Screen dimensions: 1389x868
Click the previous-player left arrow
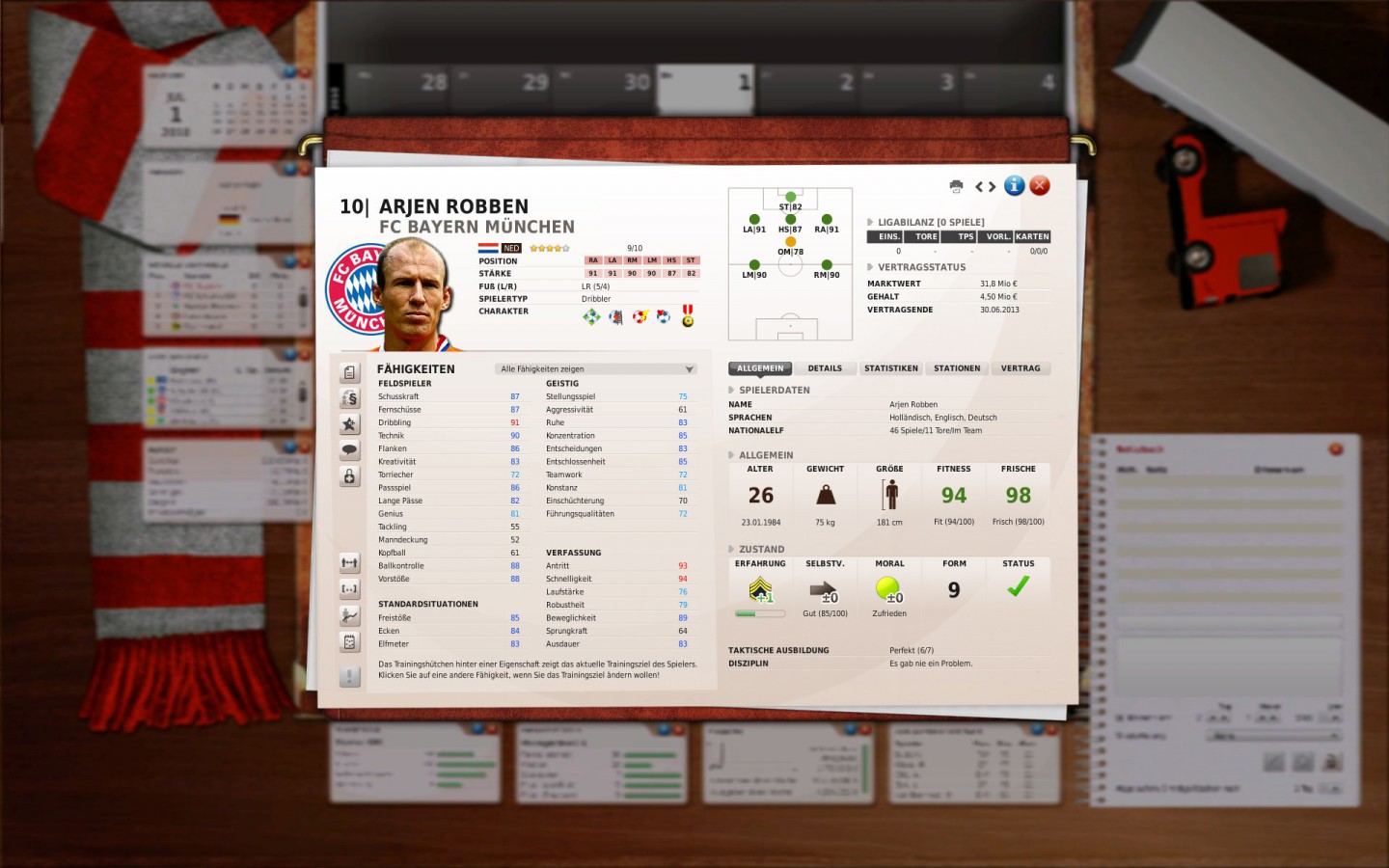coord(979,186)
